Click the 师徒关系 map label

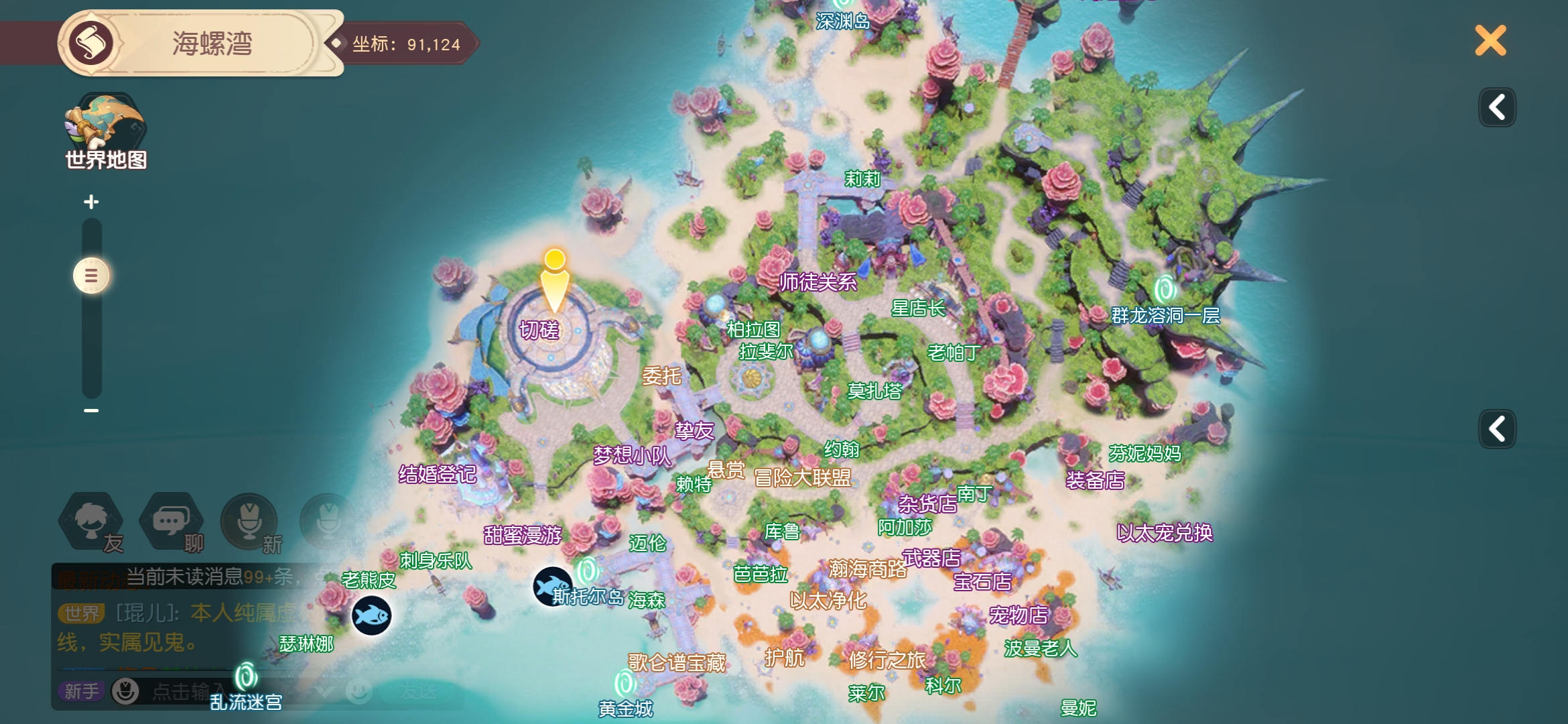[x=818, y=282]
